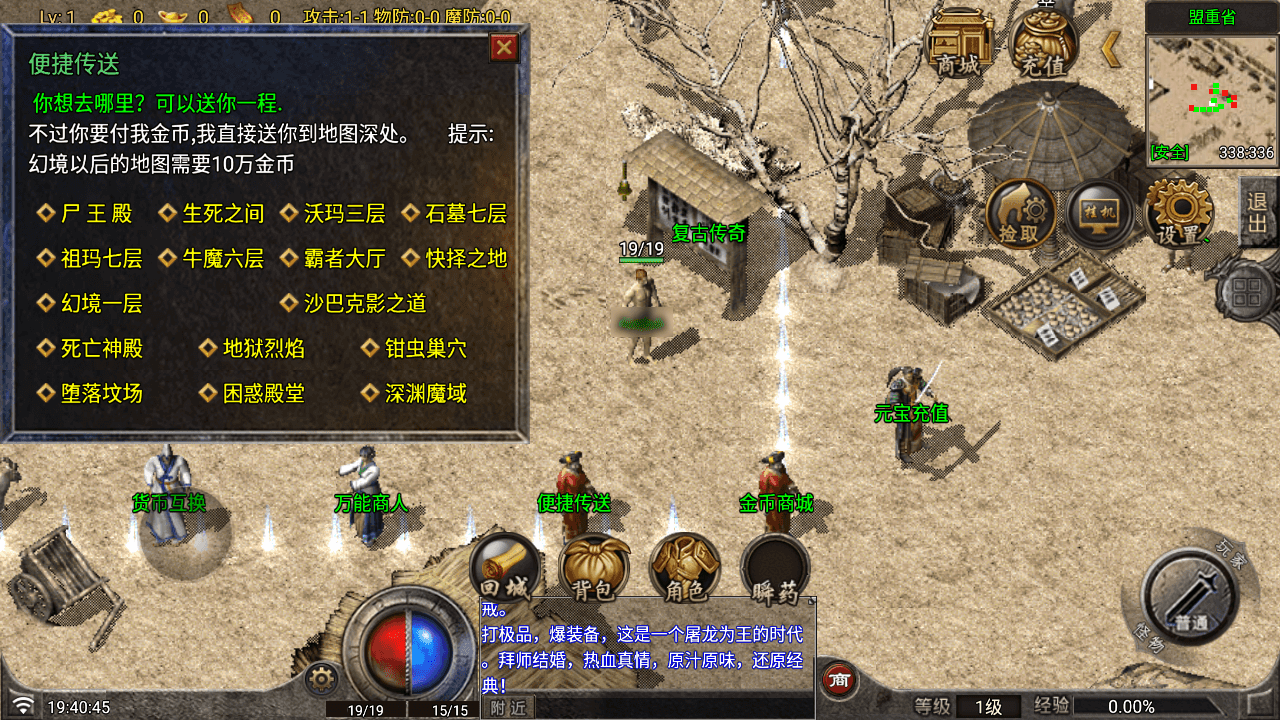Open the 背包 backpack
This screenshot has width=1280, height=720.
594,568
